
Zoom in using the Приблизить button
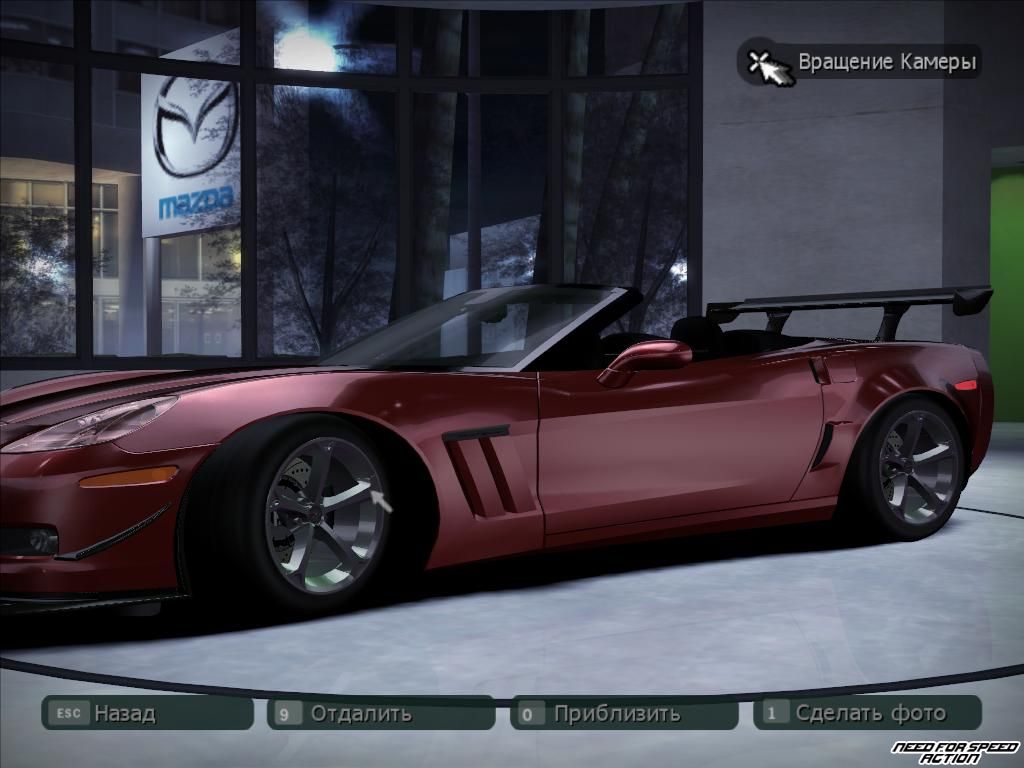pyautogui.click(x=624, y=713)
